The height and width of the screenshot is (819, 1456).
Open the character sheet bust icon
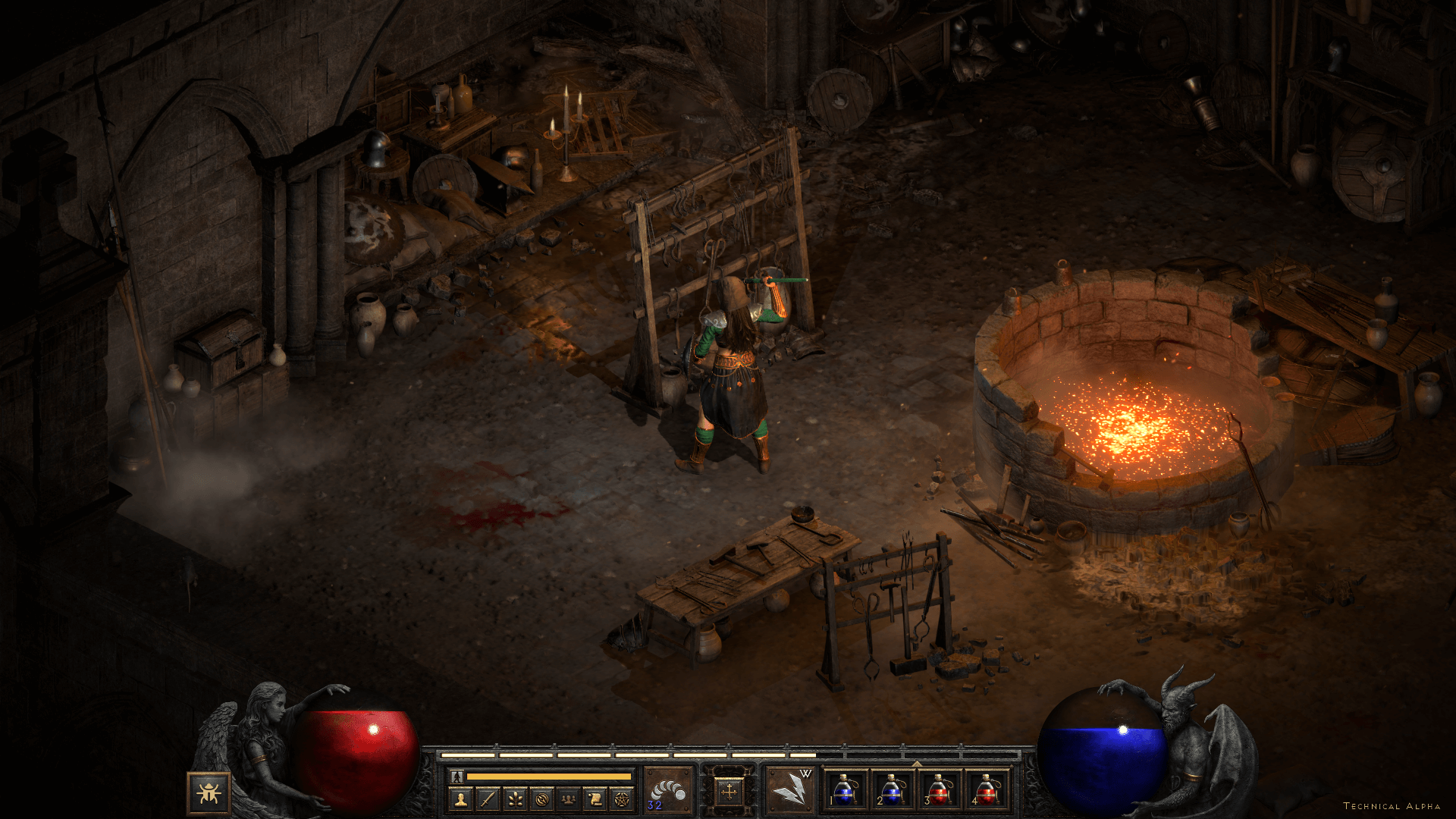click(460, 799)
